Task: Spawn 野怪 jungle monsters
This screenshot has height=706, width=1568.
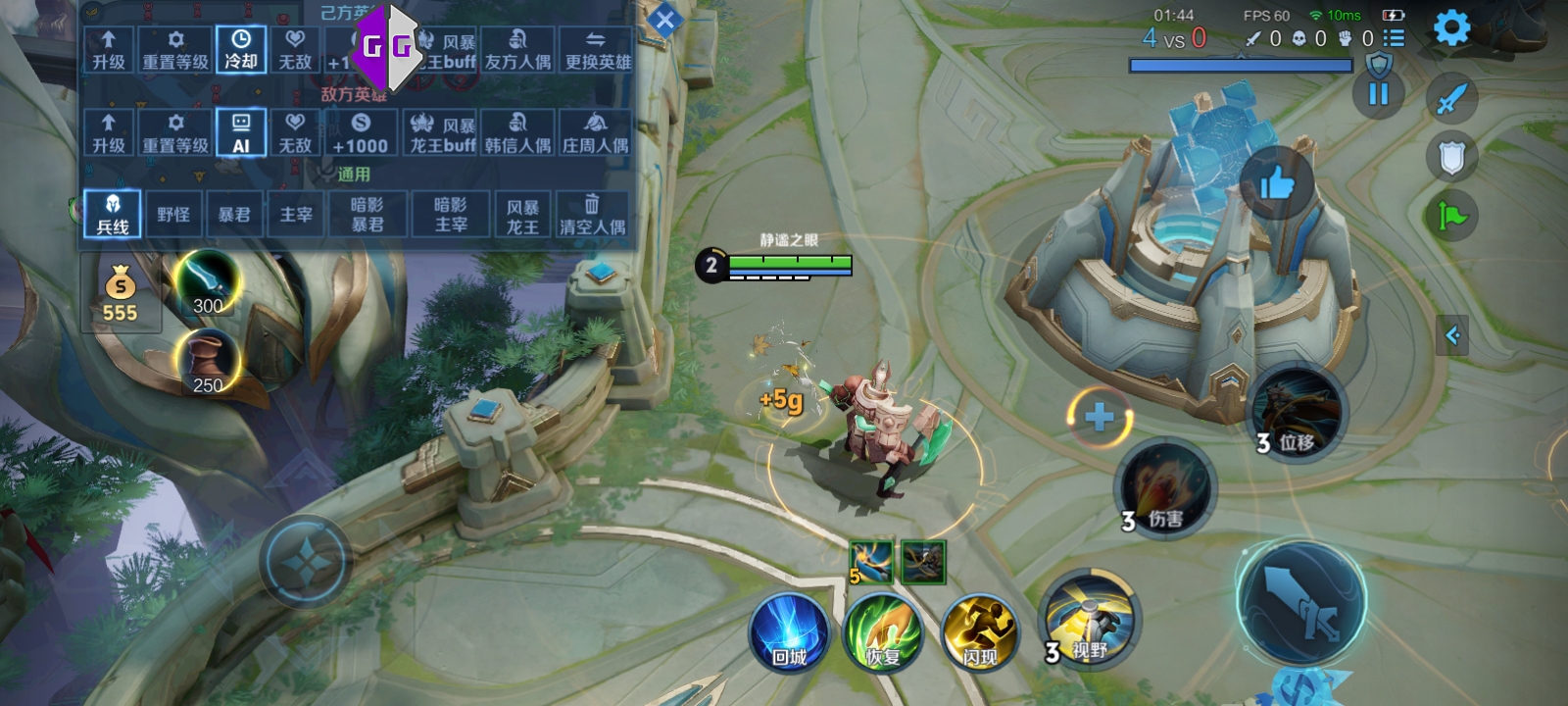Action: tap(173, 214)
